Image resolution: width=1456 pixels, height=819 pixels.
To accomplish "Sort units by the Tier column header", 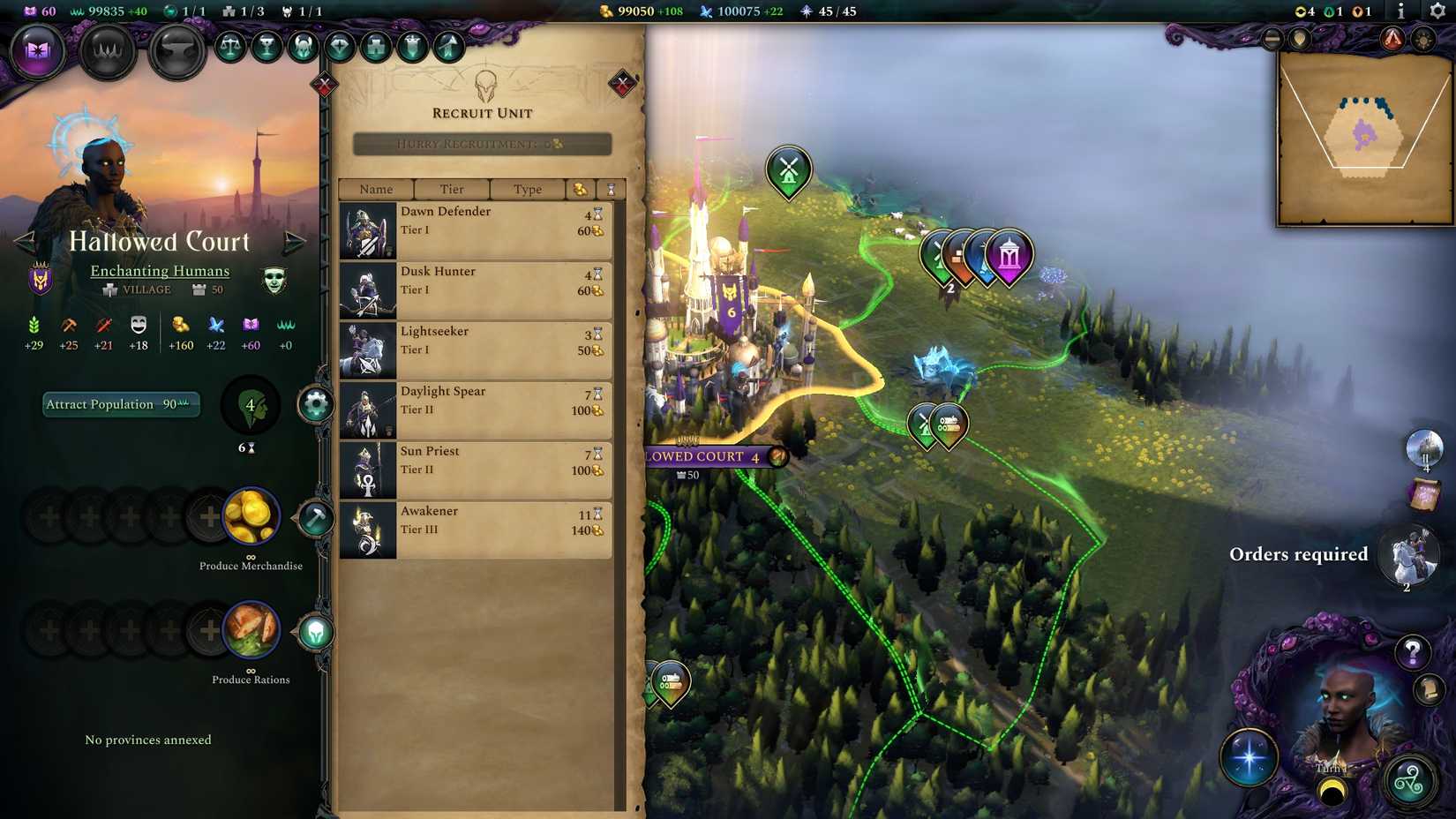I will (452, 189).
